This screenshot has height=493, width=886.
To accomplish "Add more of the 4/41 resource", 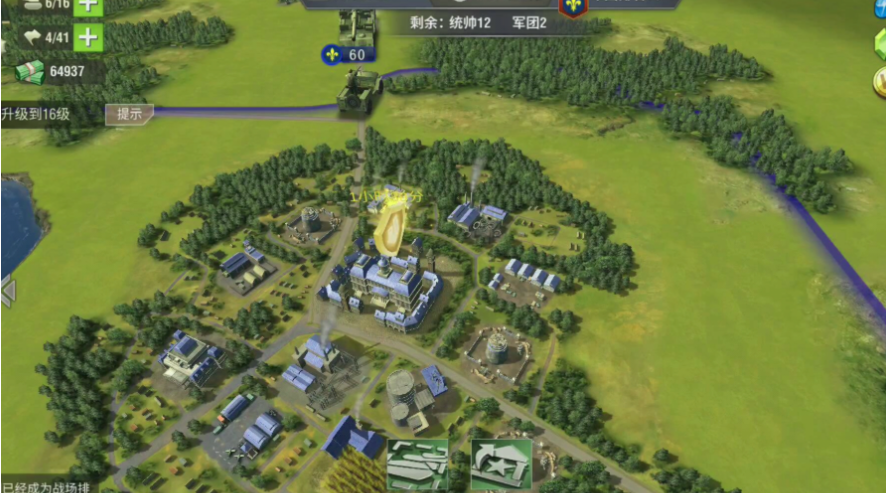I will click(x=88, y=38).
